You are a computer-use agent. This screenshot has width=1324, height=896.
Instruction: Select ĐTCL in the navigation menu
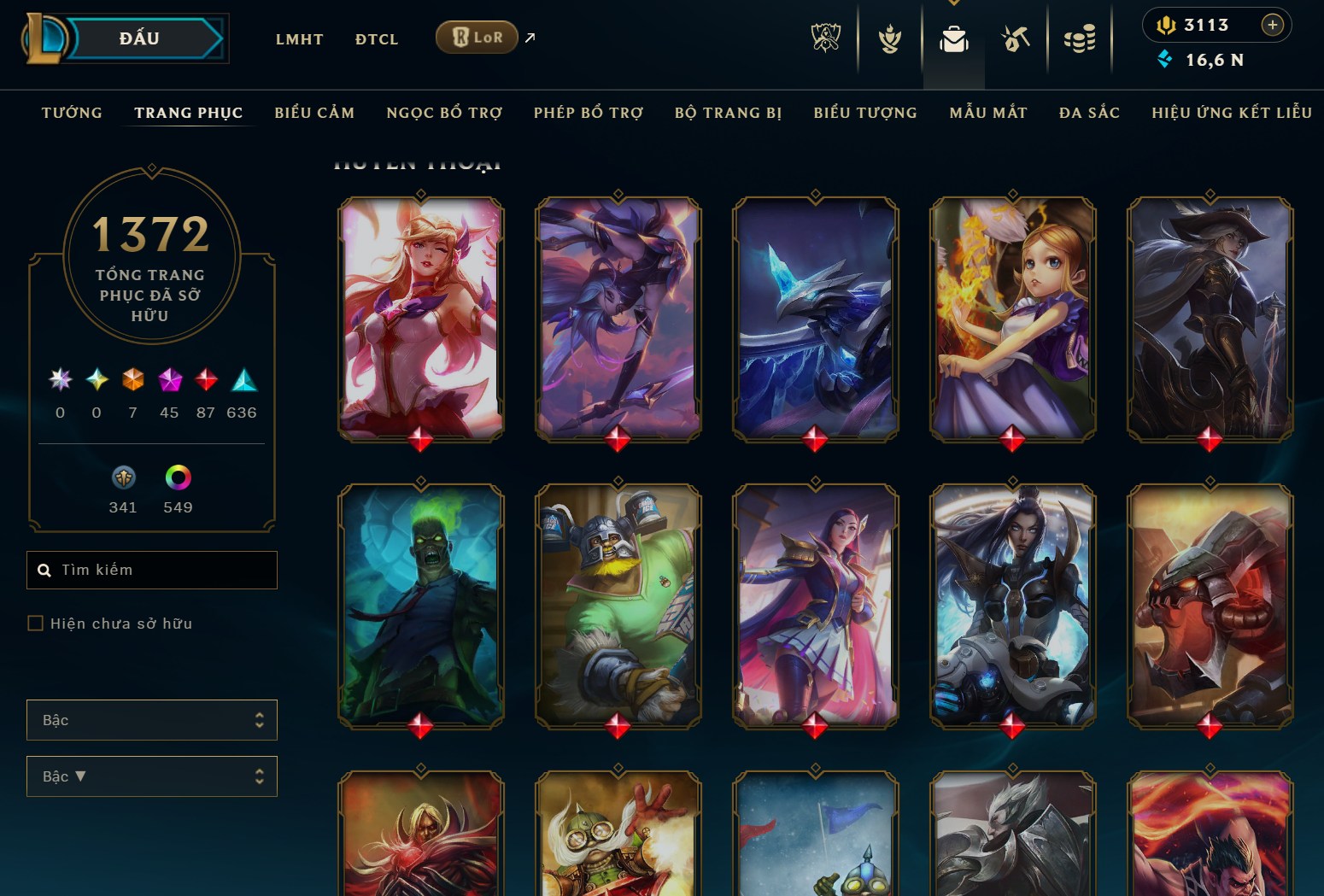376,38
